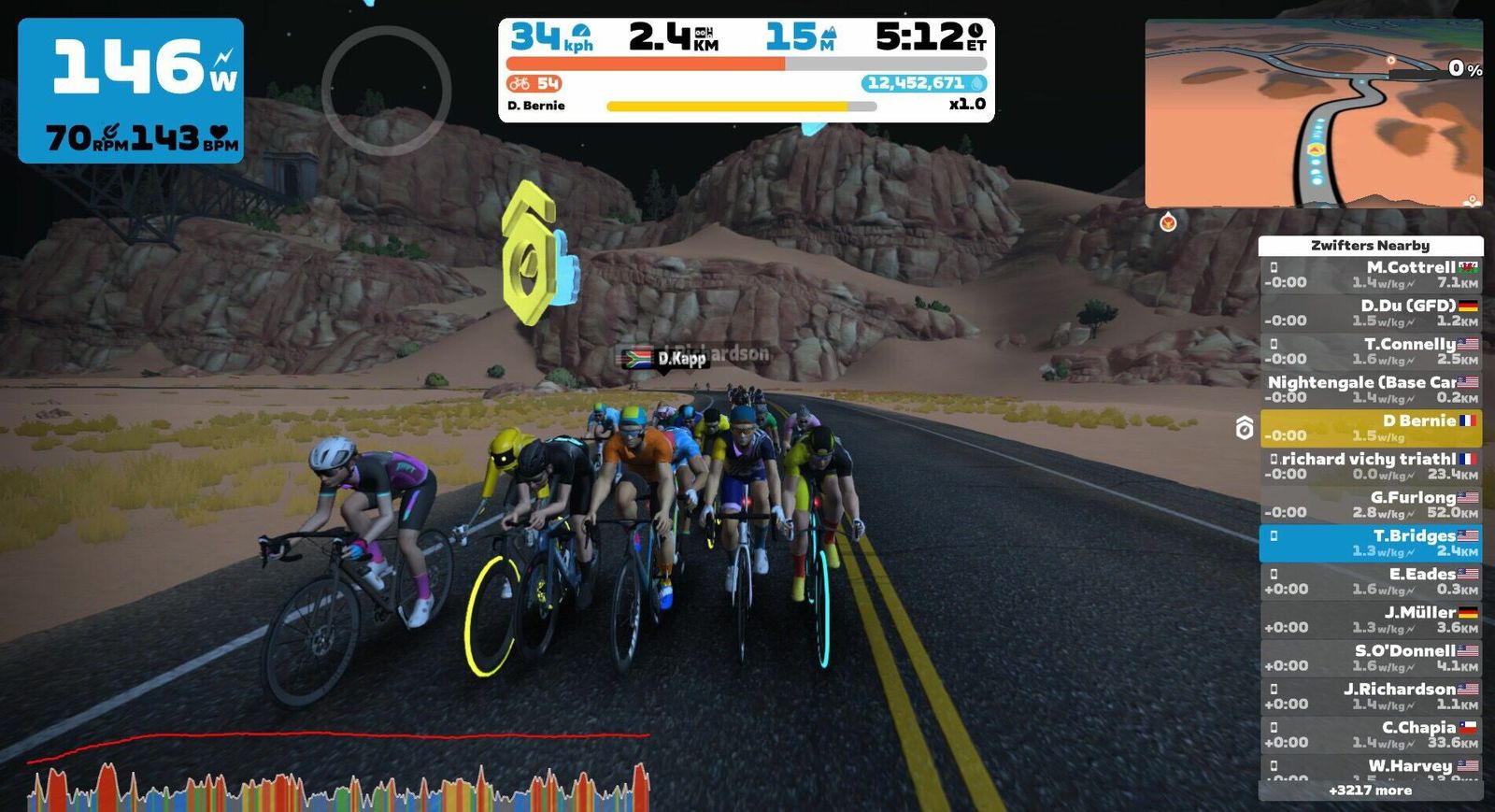Click the D.Kapp rider name tag
Viewport: 1495px width, 812px height.
click(x=666, y=359)
